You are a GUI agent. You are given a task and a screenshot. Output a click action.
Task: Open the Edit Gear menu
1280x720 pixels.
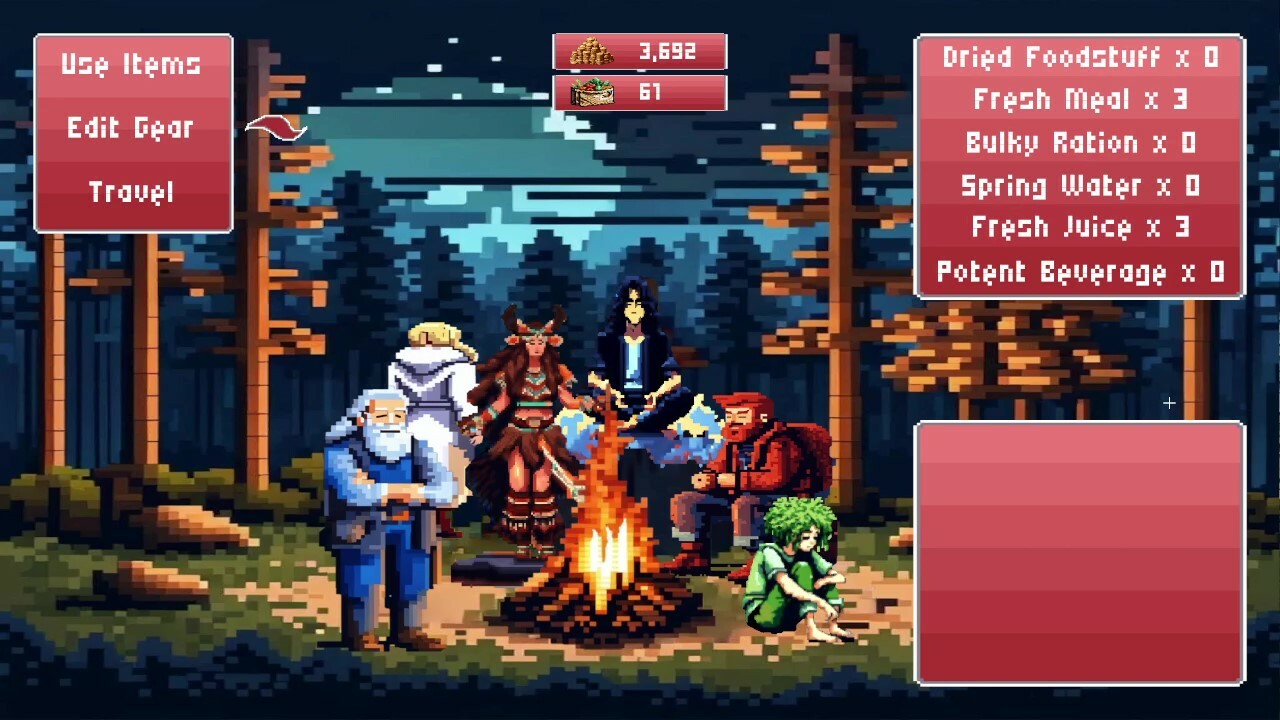click(x=131, y=128)
